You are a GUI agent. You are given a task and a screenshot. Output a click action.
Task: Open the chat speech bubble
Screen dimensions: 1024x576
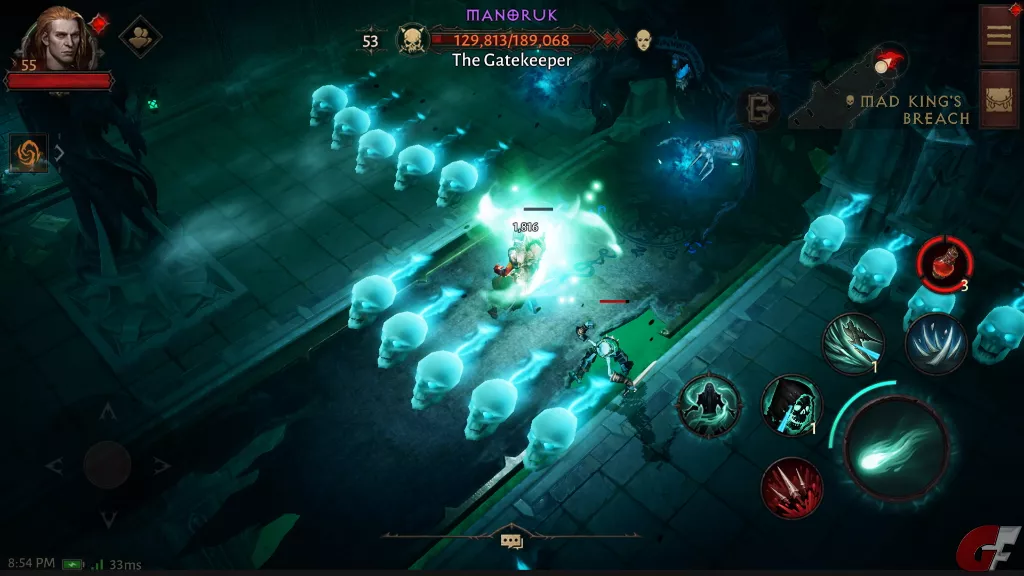[x=512, y=541]
